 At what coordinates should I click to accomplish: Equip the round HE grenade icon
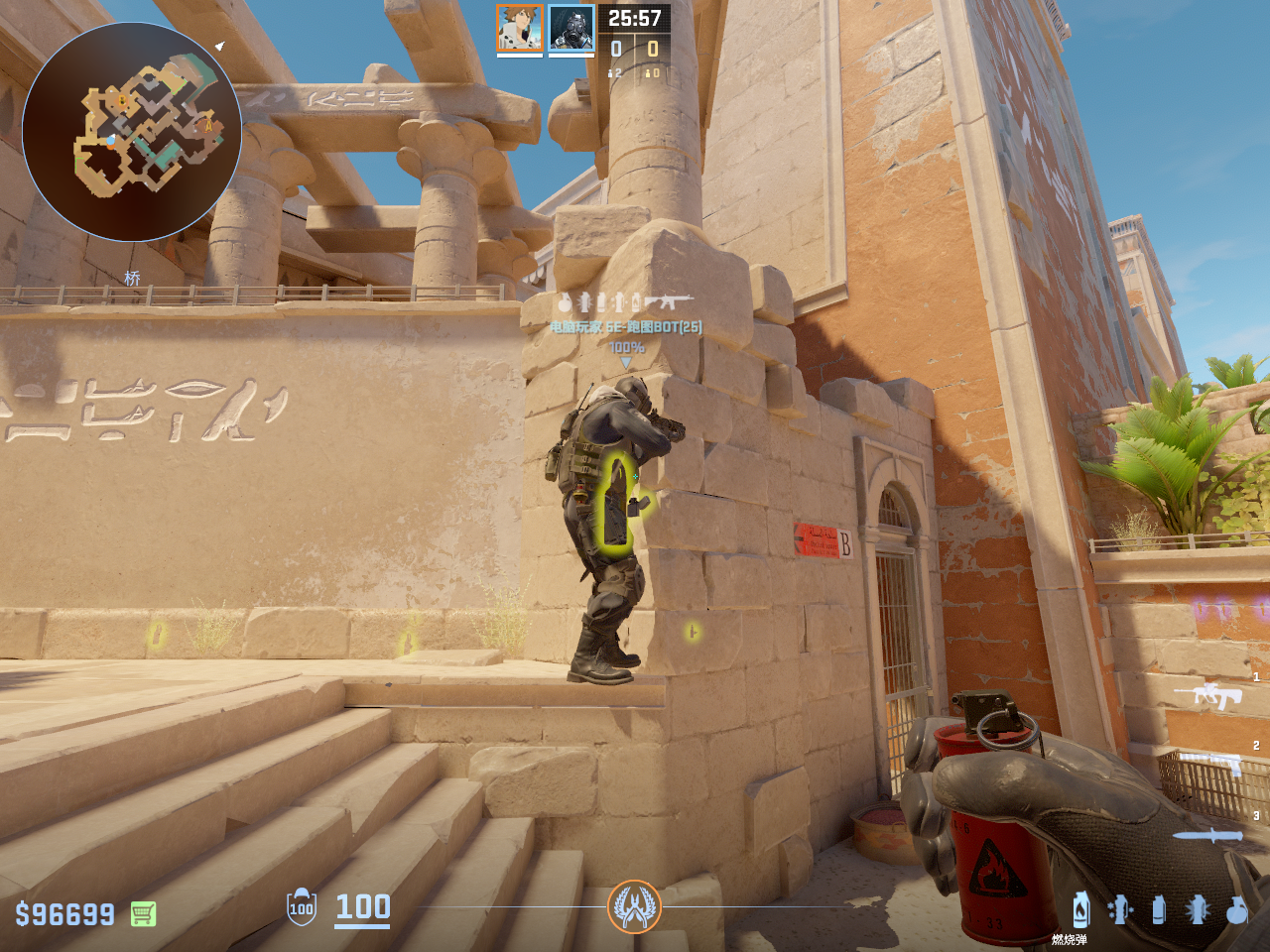1236,908
